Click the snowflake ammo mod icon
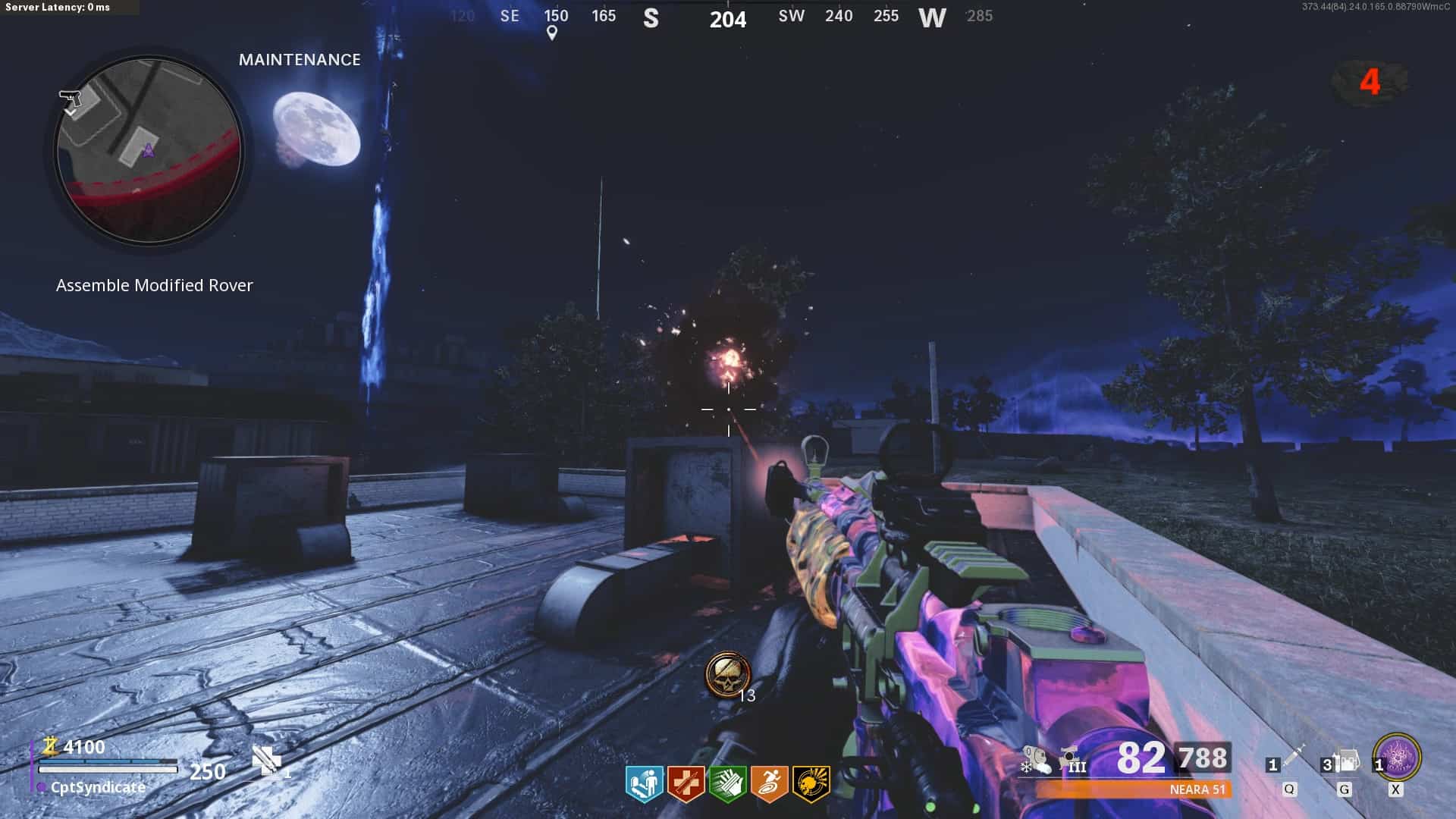The width and height of the screenshot is (1456, 819). point(1035,760)
